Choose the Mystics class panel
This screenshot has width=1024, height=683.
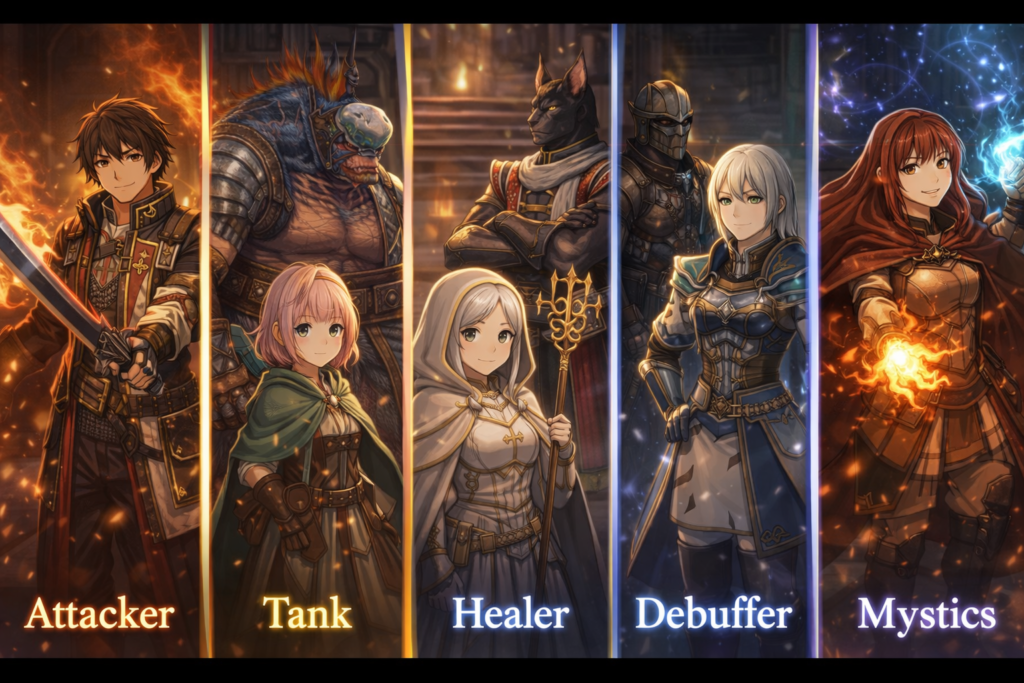[x=920, y=340]
